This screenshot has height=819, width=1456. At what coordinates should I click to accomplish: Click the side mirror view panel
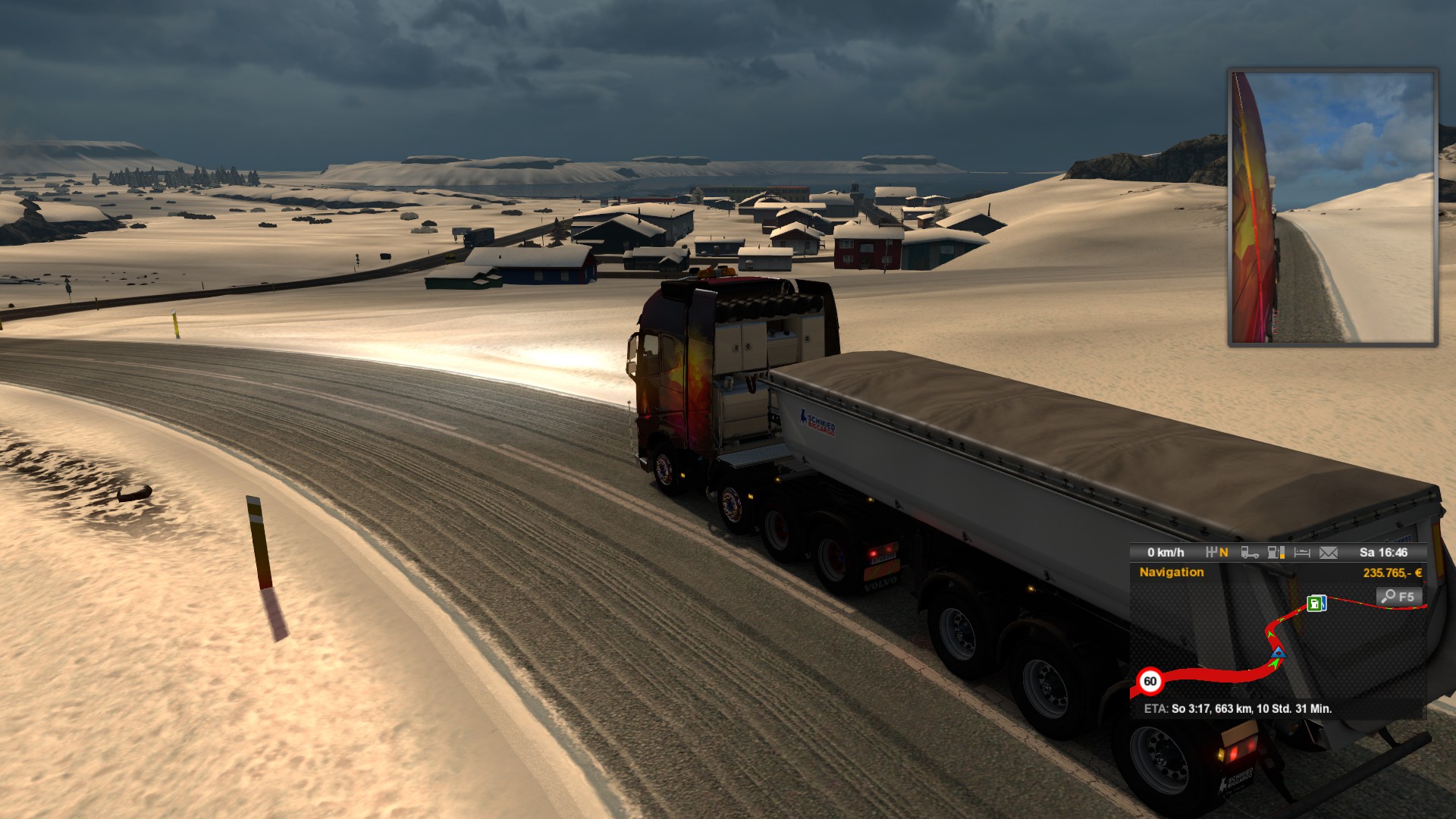[x=1332, y=207]
